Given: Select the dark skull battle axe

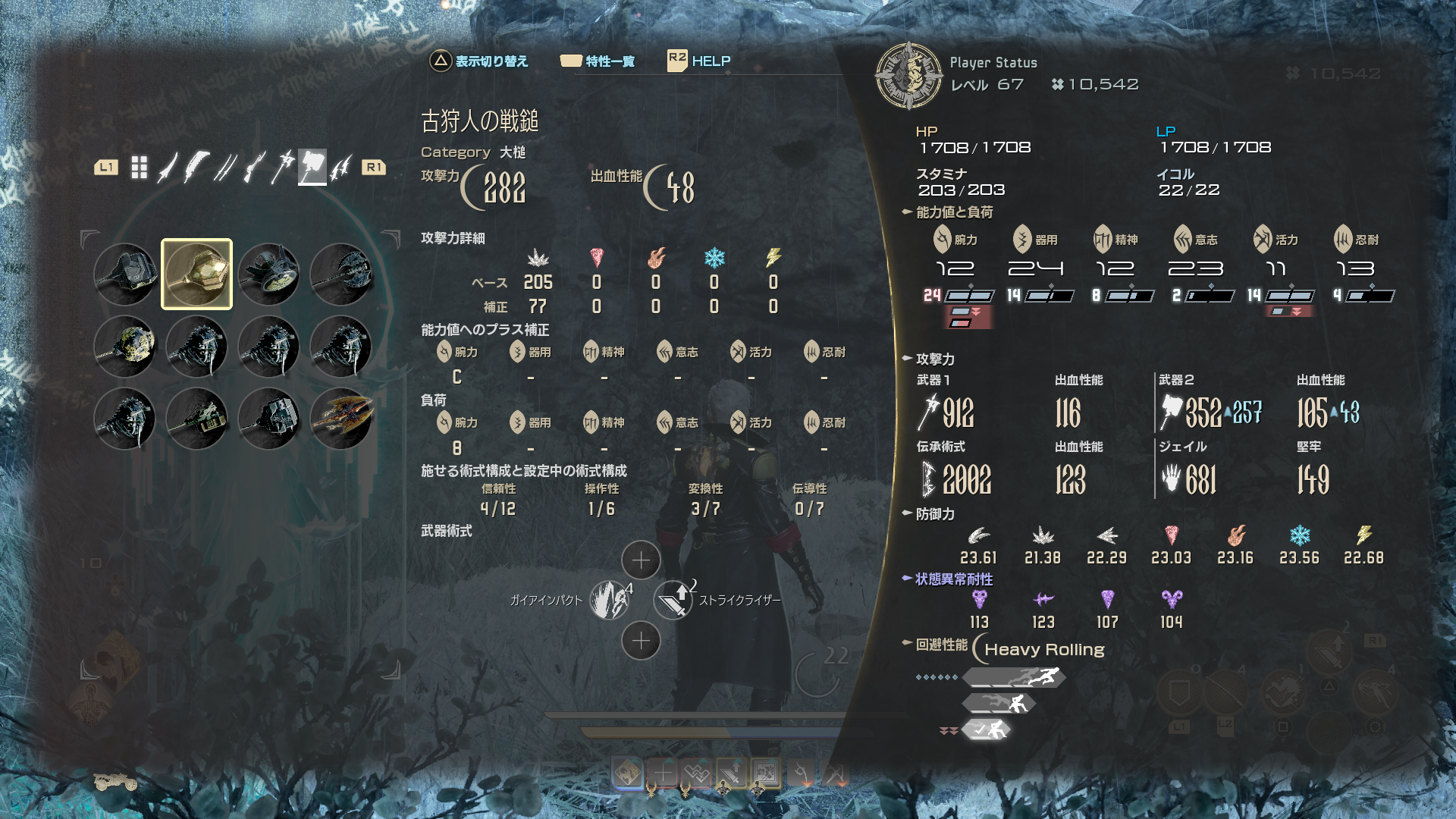Looking at the screenshot, I should point(340,274).
